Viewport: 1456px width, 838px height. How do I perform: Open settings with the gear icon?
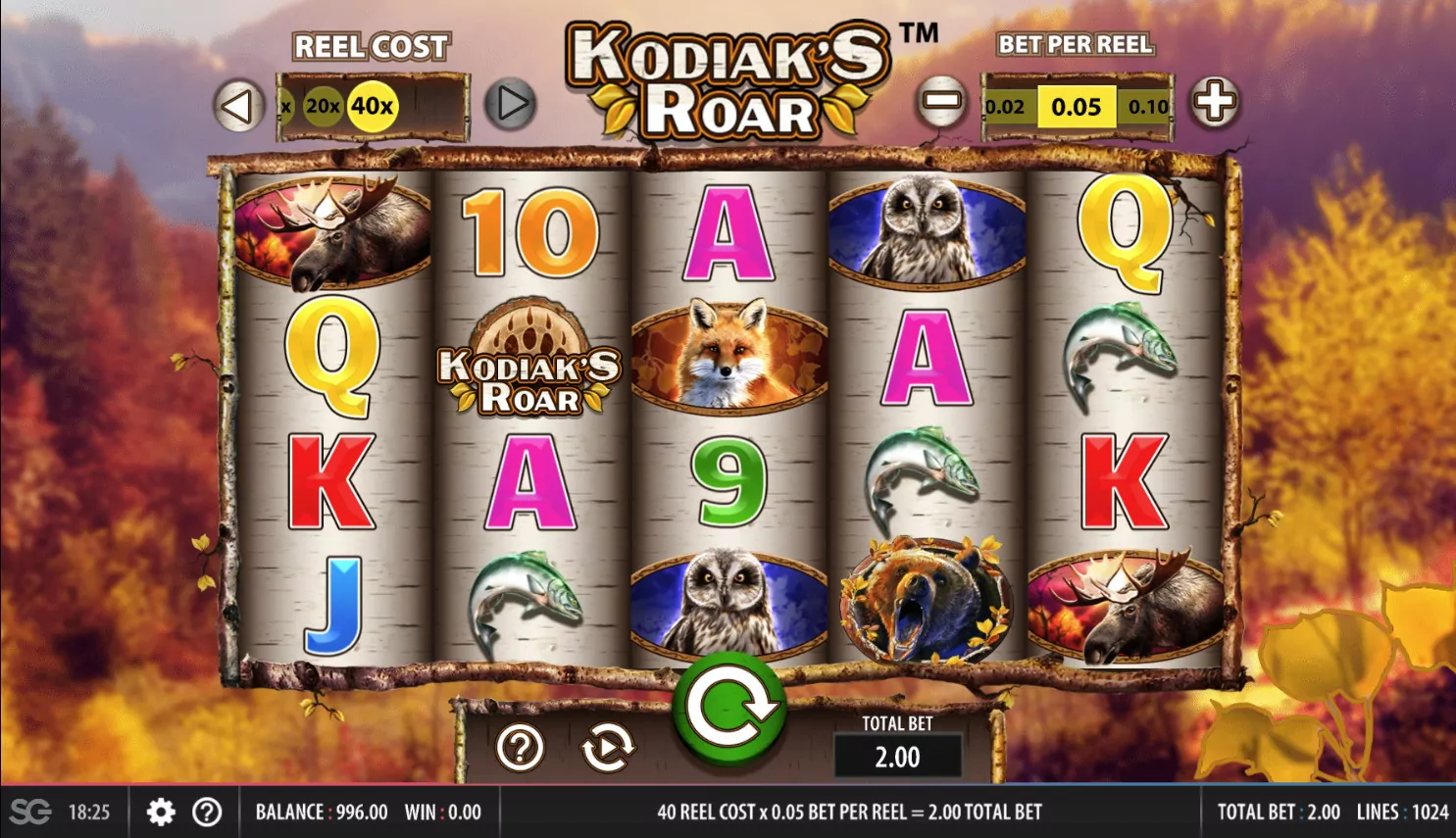[161, 812]
